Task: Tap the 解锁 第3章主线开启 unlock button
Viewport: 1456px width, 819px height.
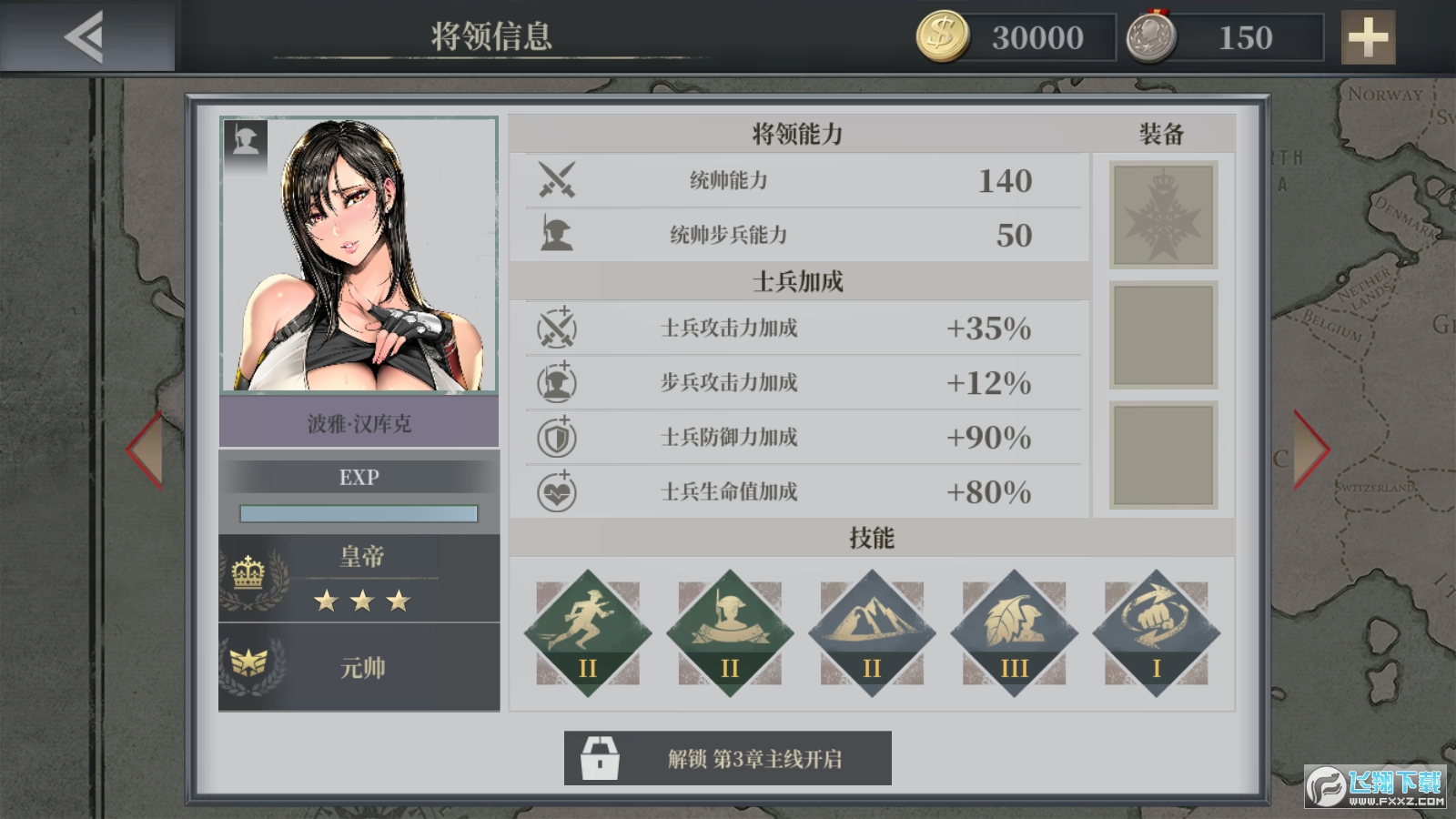Action: pyautogui.click(x=728, y=756)
